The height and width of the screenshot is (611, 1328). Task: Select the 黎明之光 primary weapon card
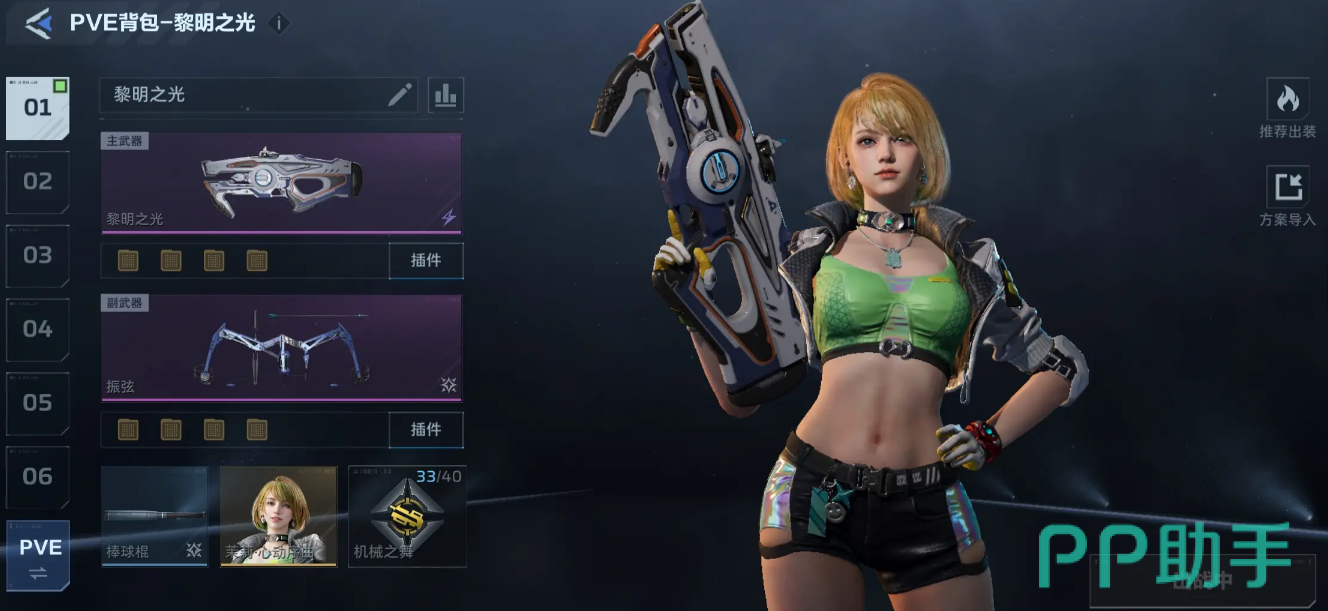[281, 183]
